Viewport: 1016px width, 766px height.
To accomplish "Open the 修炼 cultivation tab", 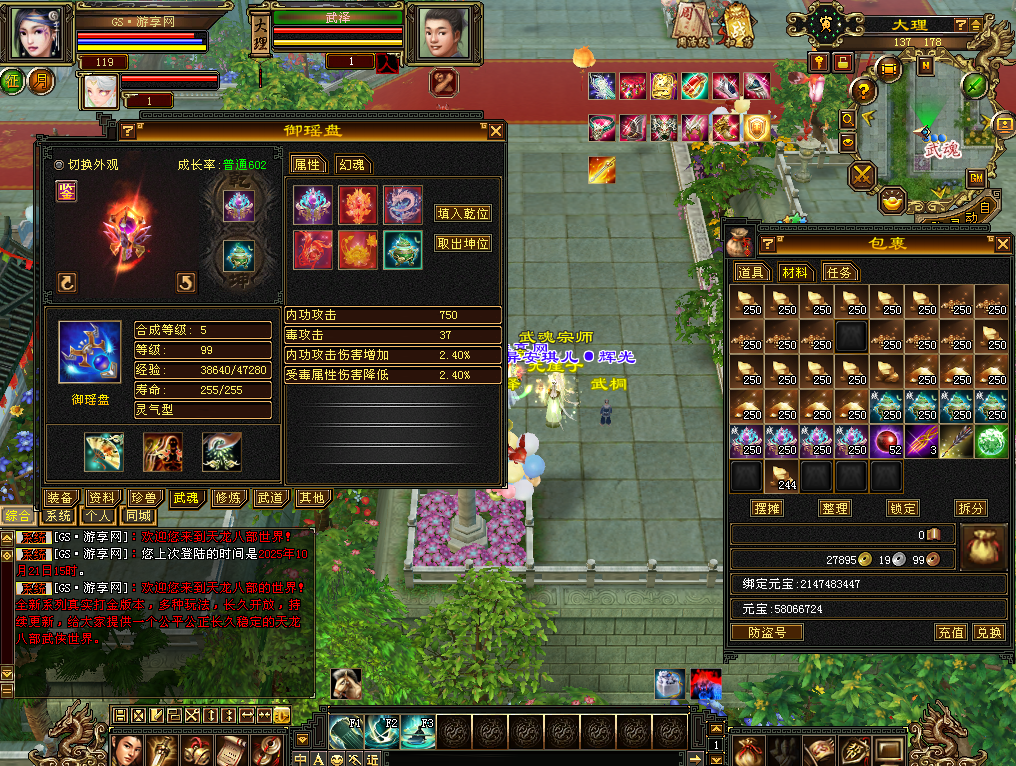I will click(x=227, y=498).
